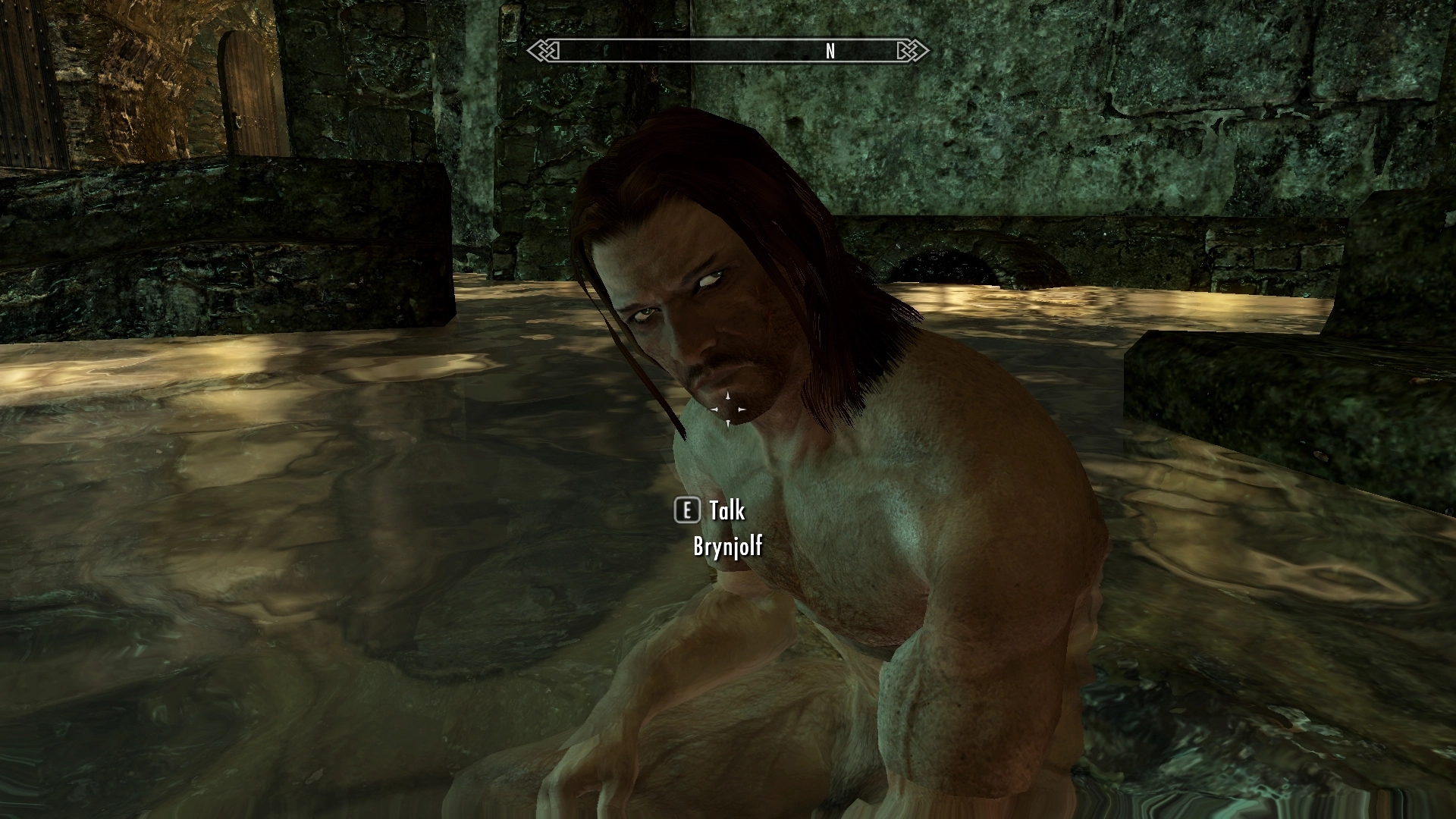Click Brynjolf's name under the Talk prompt

728,544
